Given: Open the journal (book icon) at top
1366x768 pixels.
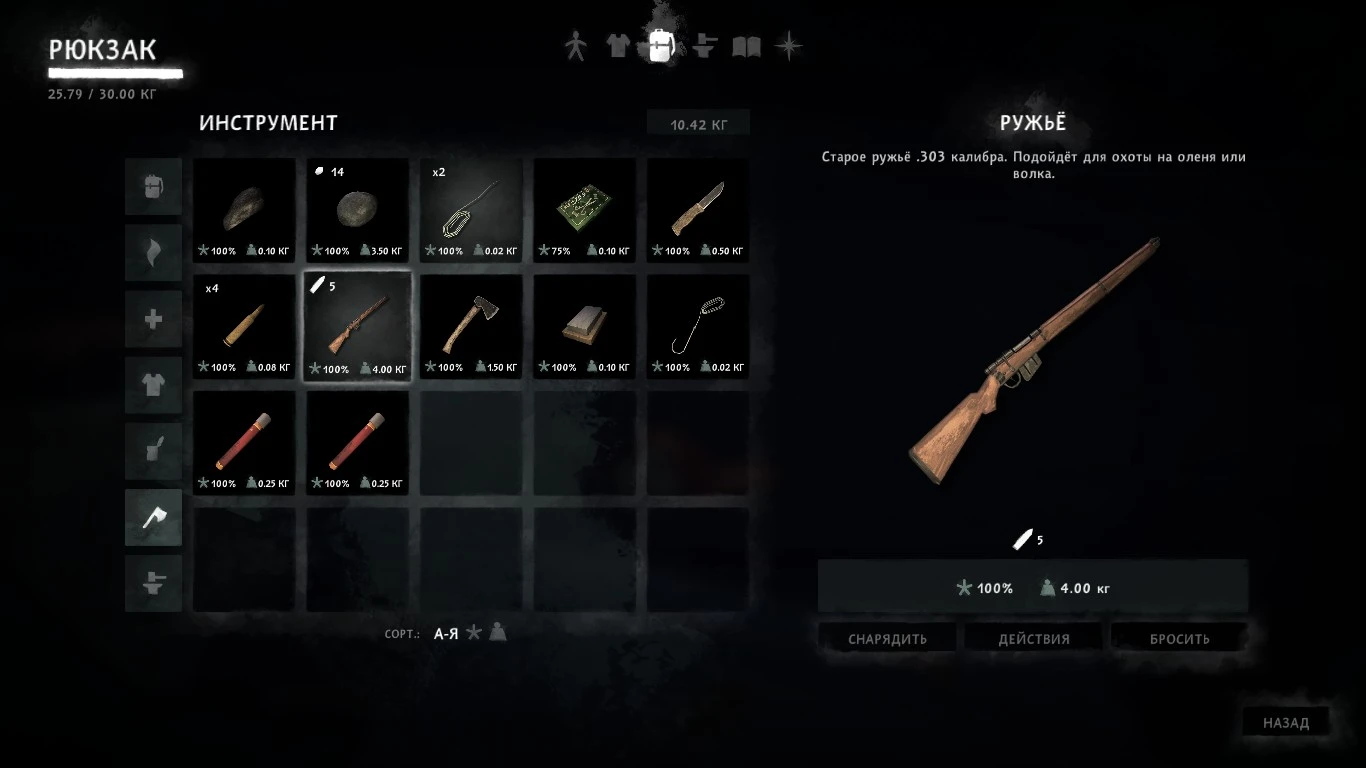Looking at the screenshot, I should coord(747,44).
